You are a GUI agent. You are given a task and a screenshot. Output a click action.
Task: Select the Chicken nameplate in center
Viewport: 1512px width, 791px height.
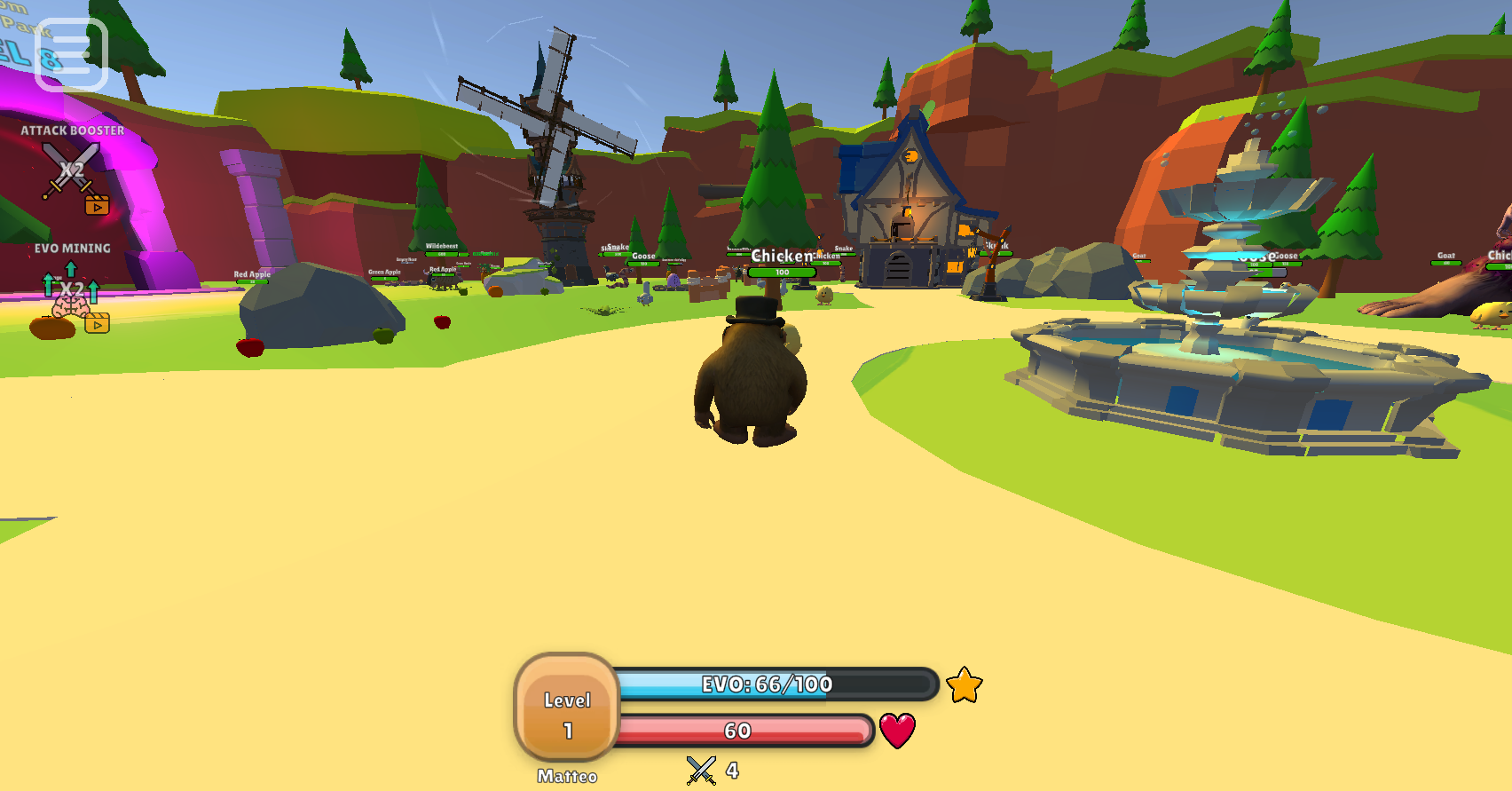[x=779, y=253]
